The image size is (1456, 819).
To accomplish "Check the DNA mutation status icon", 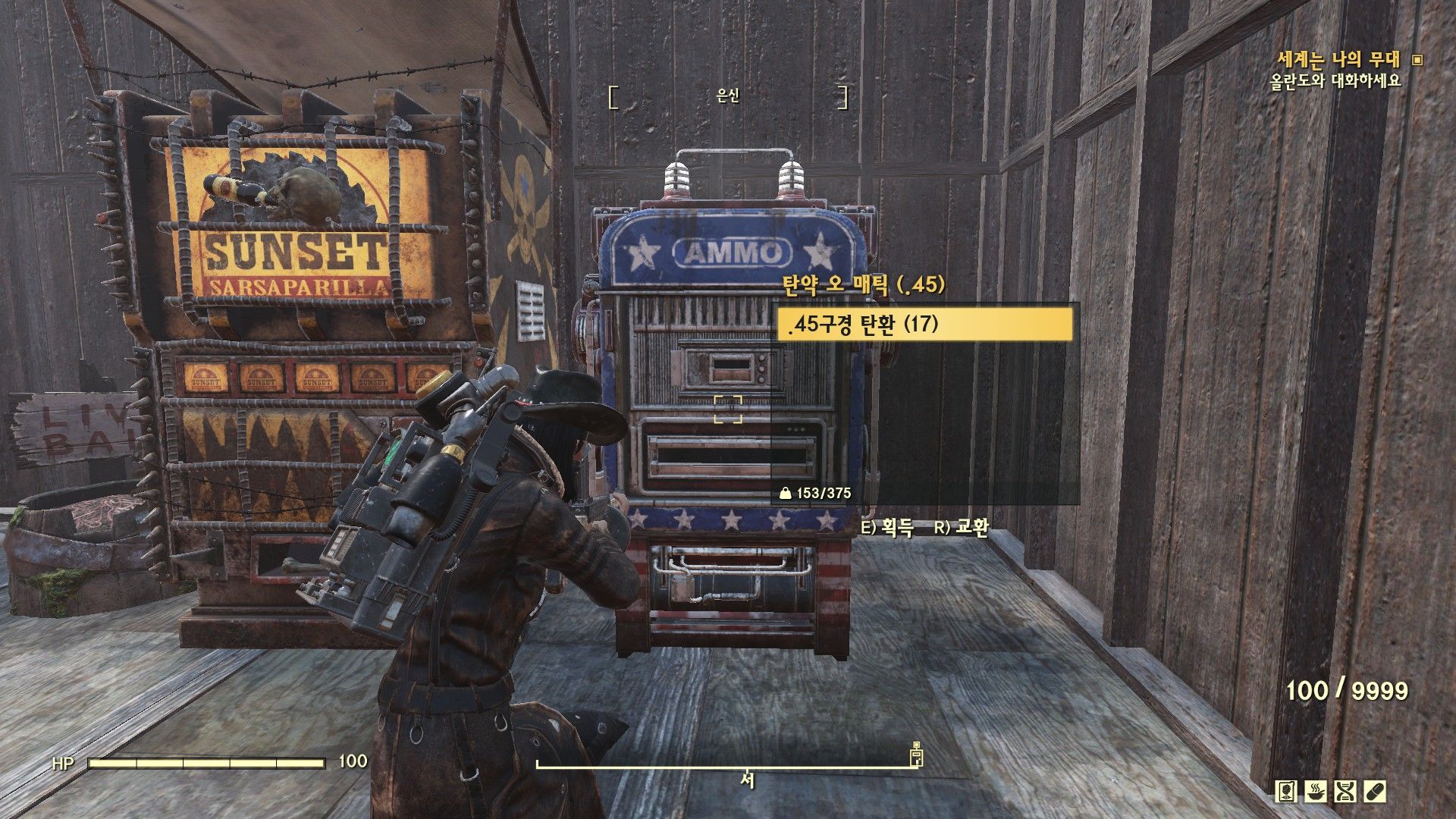I will click(1345, 792).
